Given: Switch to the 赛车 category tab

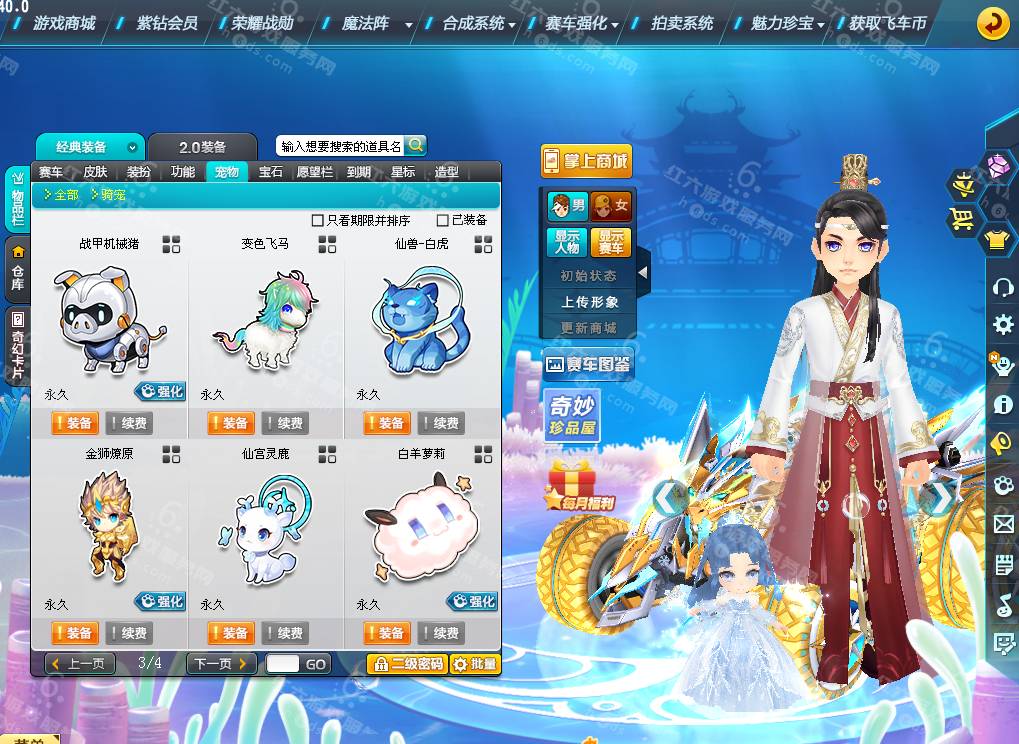Looking at the screenshot, I should [x=51, y=172].
